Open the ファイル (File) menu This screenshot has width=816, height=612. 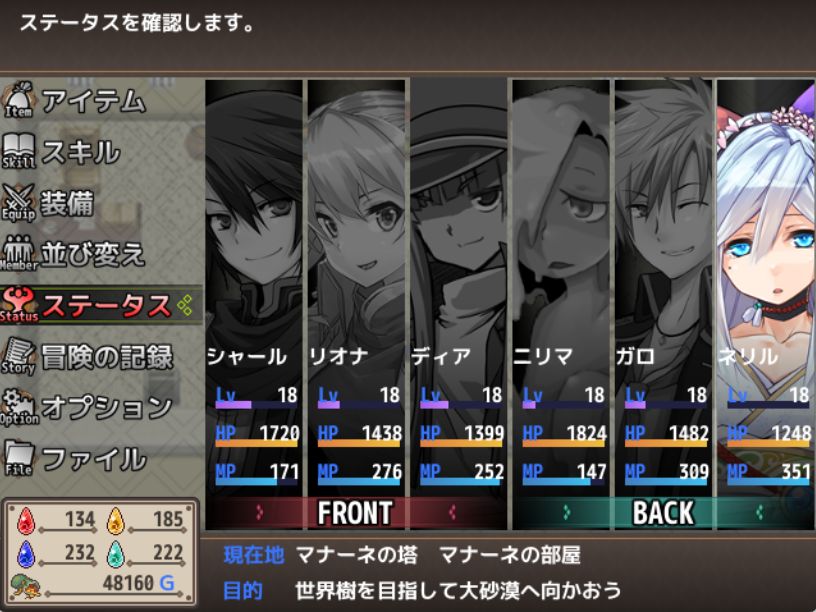(x=93, y=459)
